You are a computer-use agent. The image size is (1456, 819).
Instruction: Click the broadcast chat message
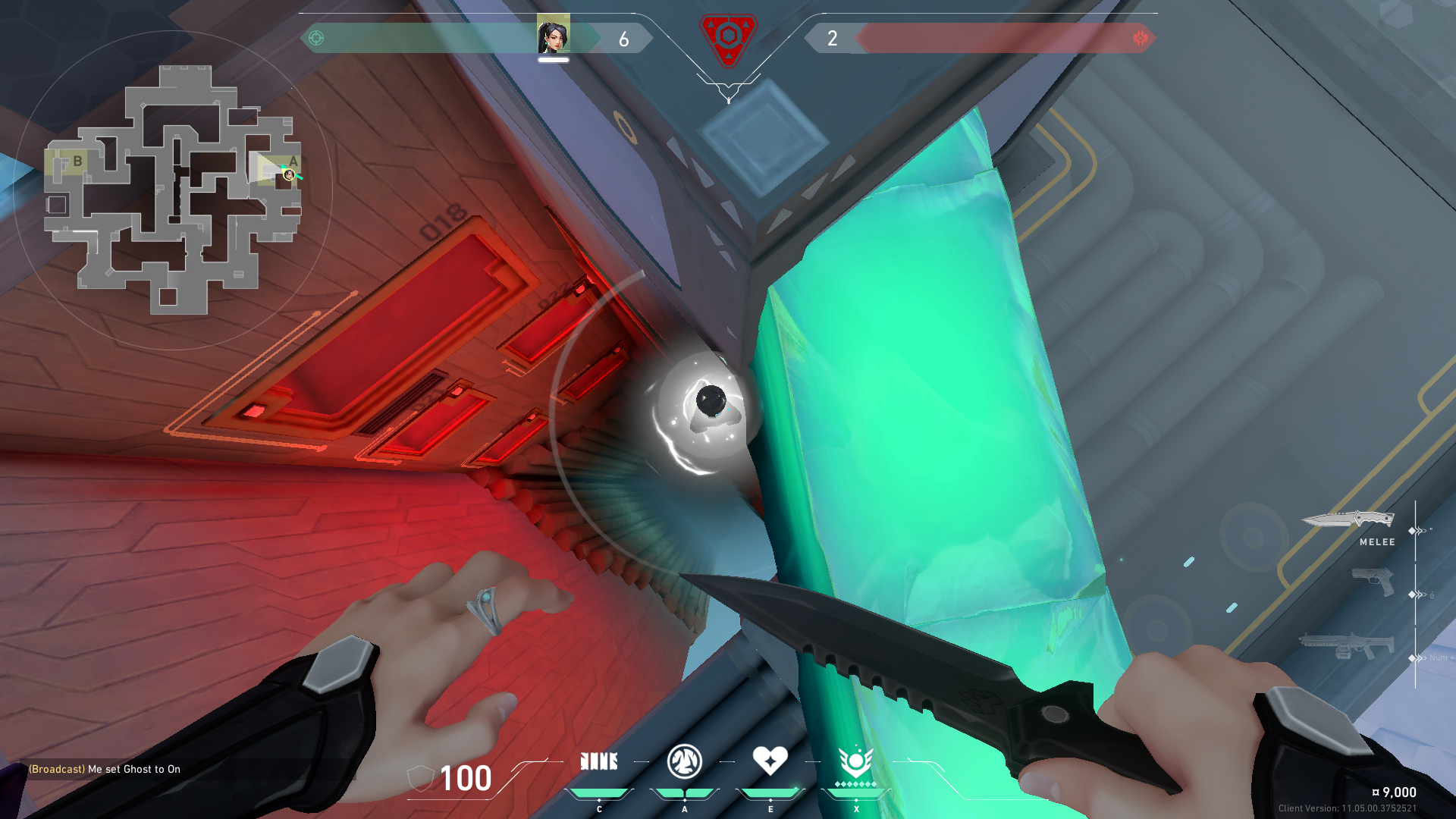point(105,769)
